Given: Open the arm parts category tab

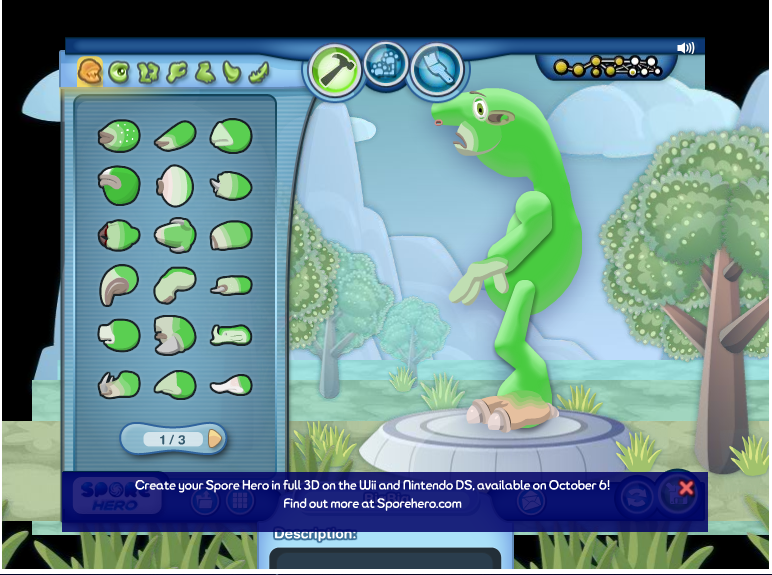Looking at the screenshot, I should pos(177,72).
